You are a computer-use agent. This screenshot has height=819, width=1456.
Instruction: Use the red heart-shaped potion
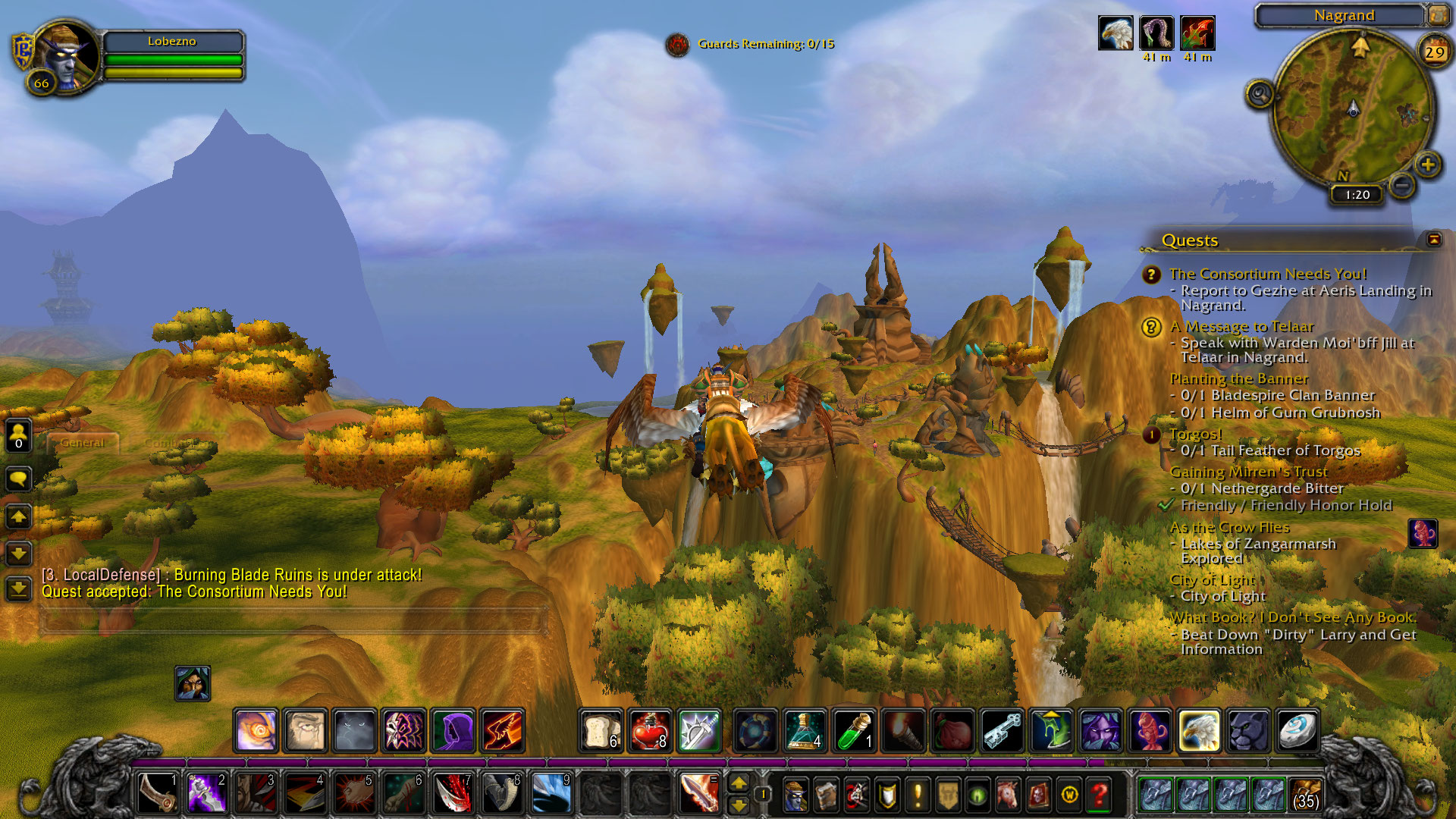coord(650,731)
